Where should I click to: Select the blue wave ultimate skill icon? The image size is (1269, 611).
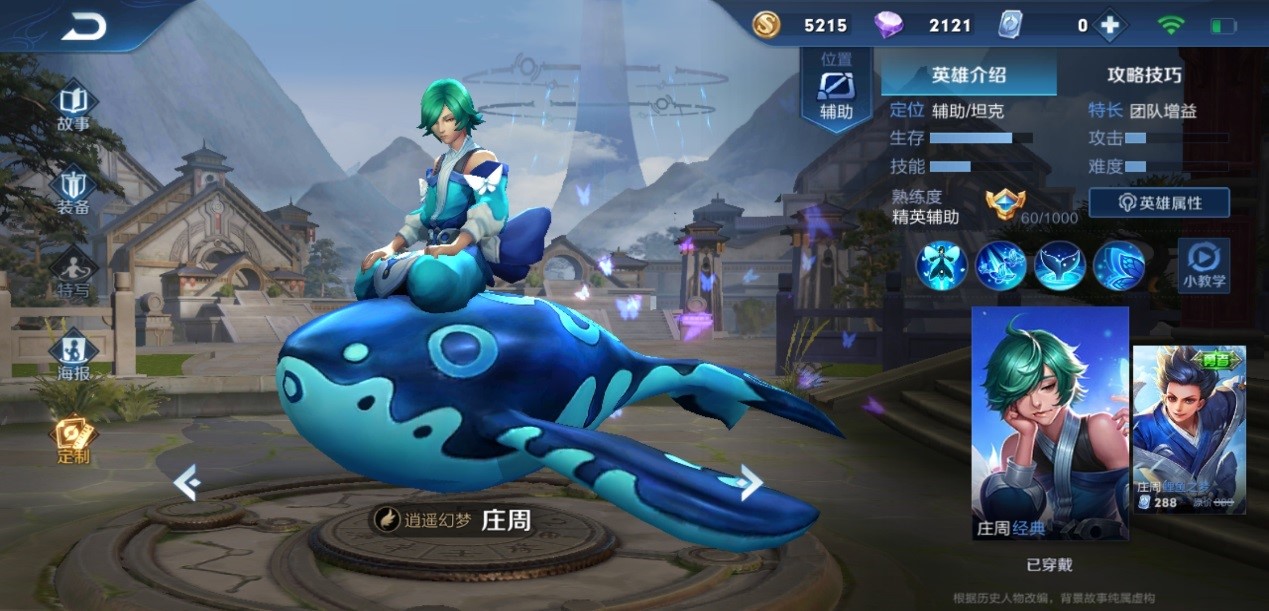pos(1119,266)
